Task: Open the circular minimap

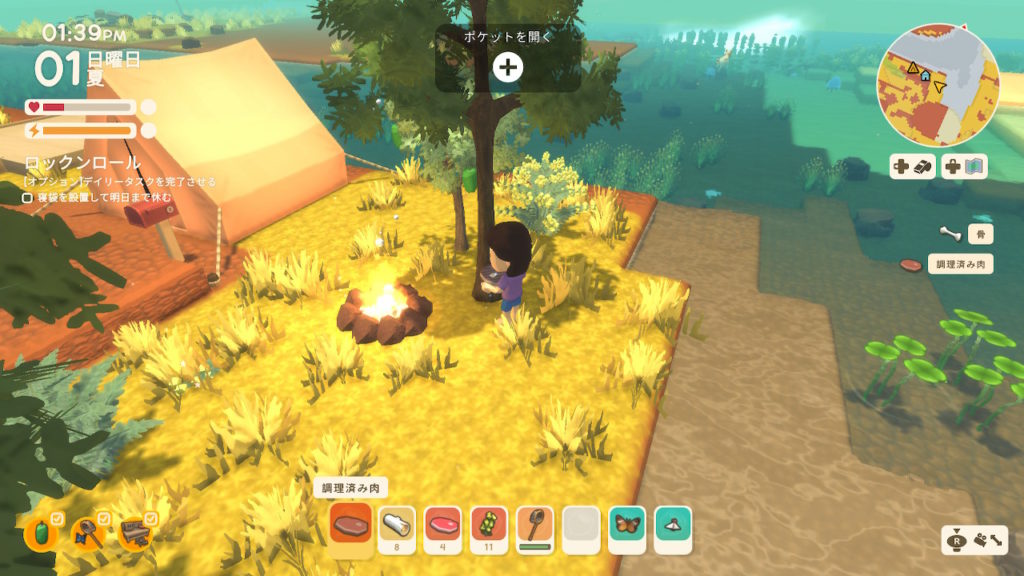Action: 937,84
